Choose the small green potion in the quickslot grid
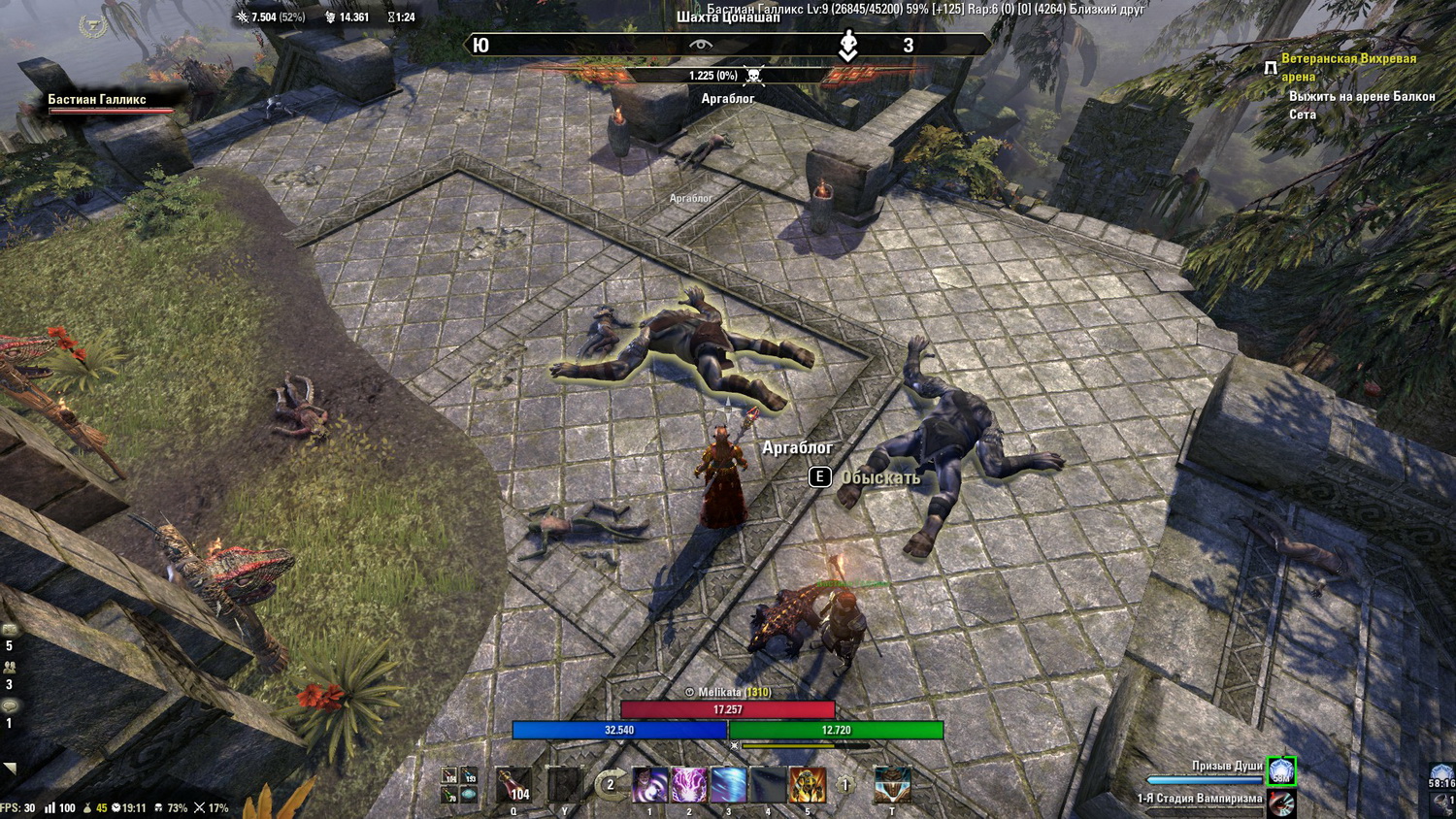 point(450,795)
